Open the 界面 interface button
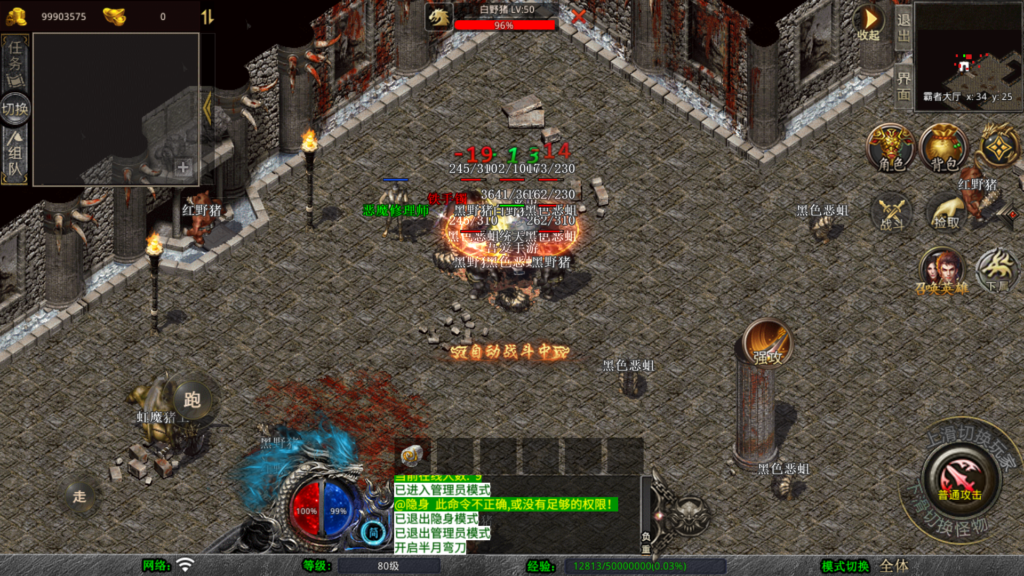 click(x=902, y=83)
